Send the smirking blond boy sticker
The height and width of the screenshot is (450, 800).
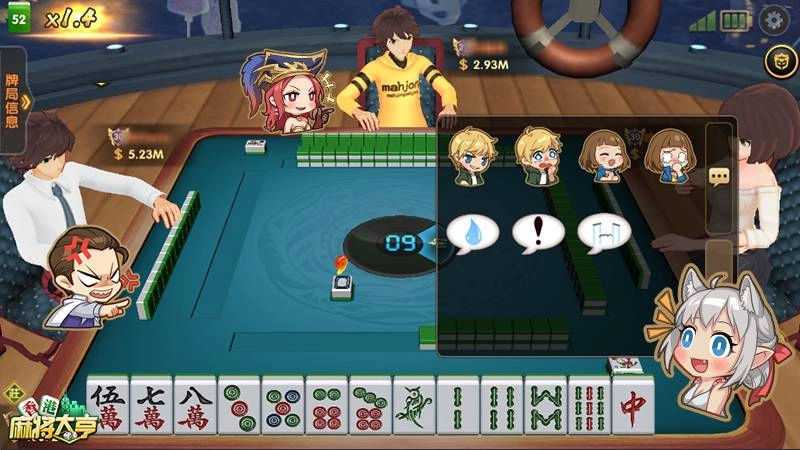click(x=468, y=155)
